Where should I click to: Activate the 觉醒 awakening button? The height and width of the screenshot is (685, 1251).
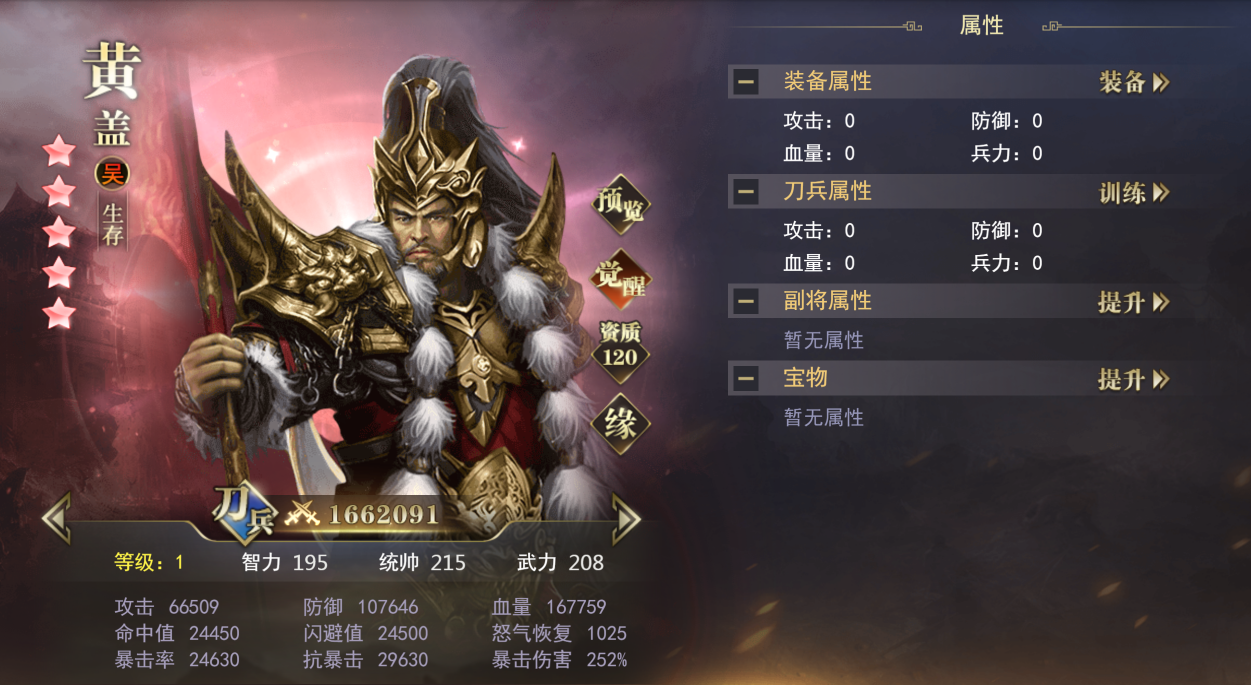click(x=620, y=277)
